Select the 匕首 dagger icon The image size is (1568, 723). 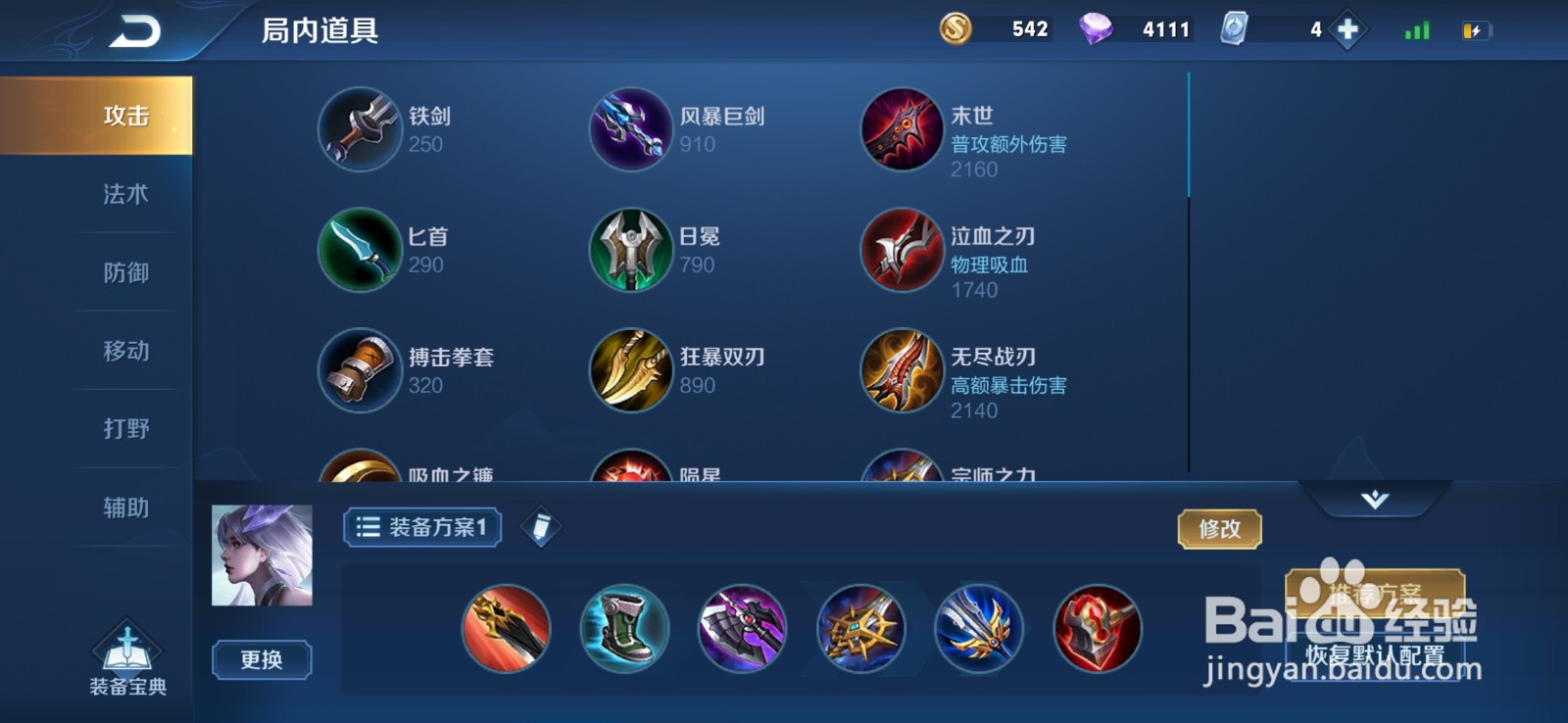click(360, 251)
